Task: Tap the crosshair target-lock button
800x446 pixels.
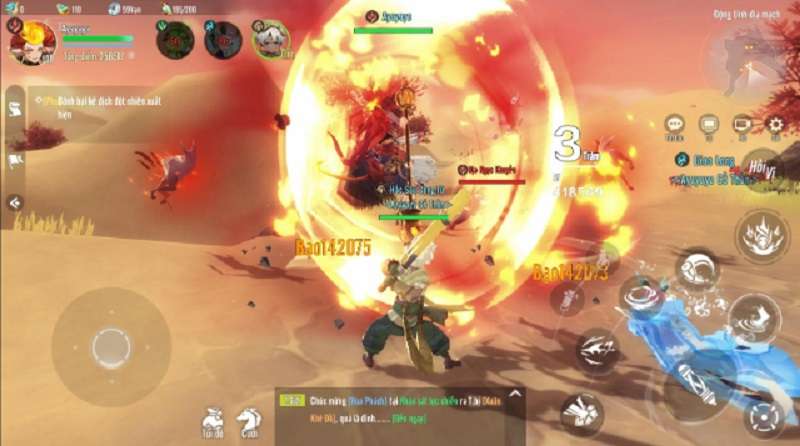Action: click(x=765, y=416)
